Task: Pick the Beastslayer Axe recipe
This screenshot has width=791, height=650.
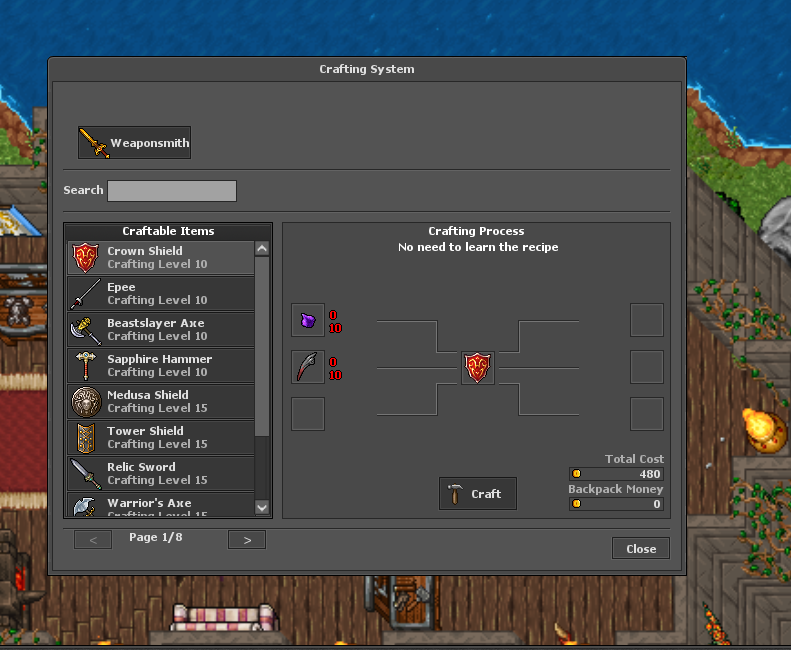Action: click(160, 330)
